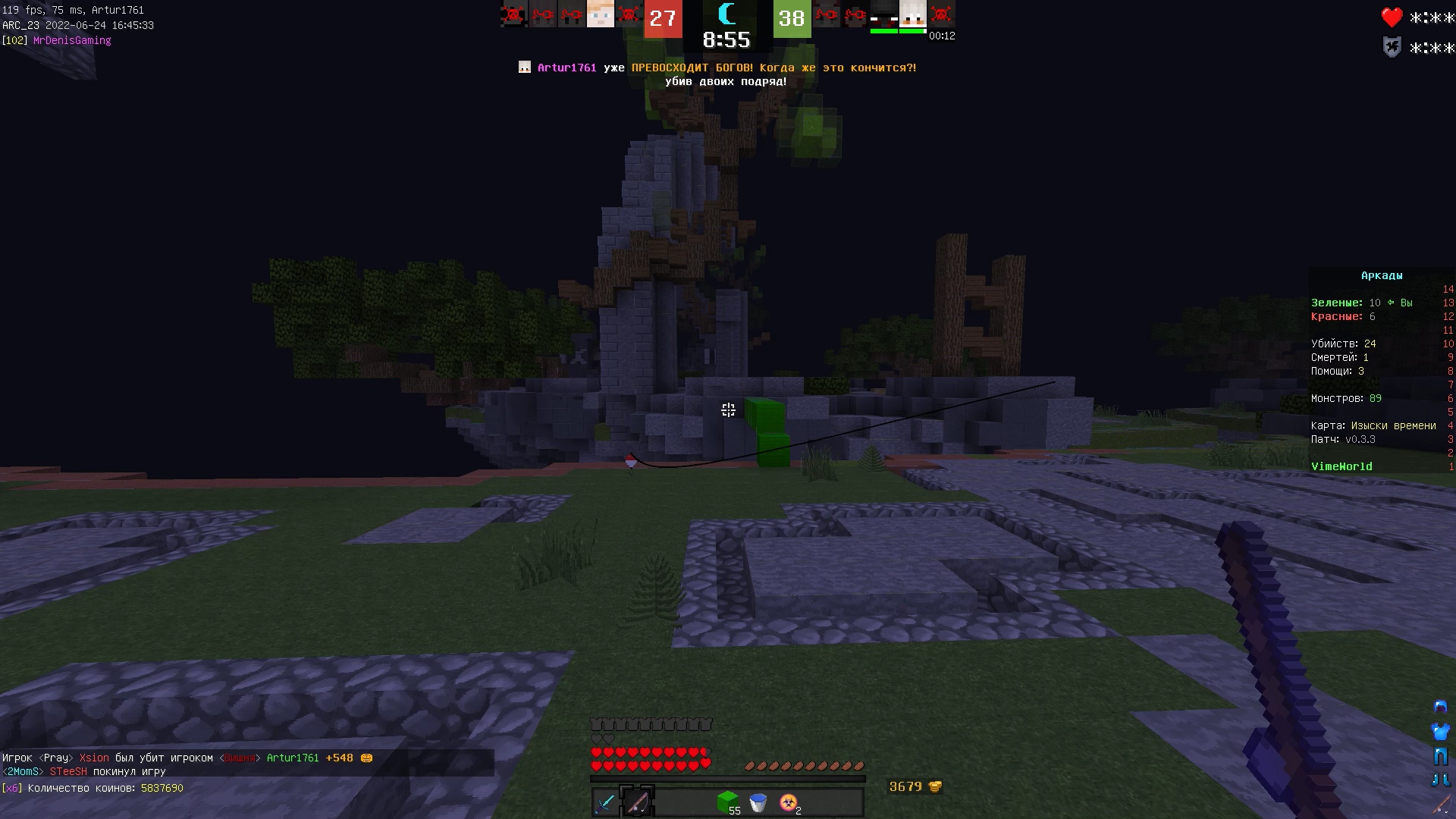Click the golden coins icon beside 3679
Screen dimensions: 1456x819
[x=934, y=786]
